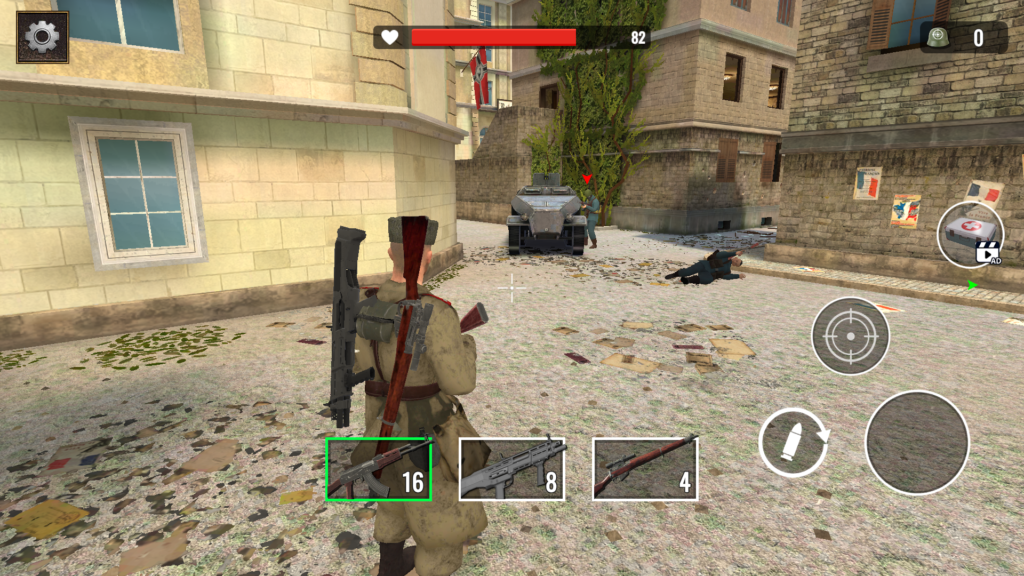Open the gear settings menu

coord(42,37)
